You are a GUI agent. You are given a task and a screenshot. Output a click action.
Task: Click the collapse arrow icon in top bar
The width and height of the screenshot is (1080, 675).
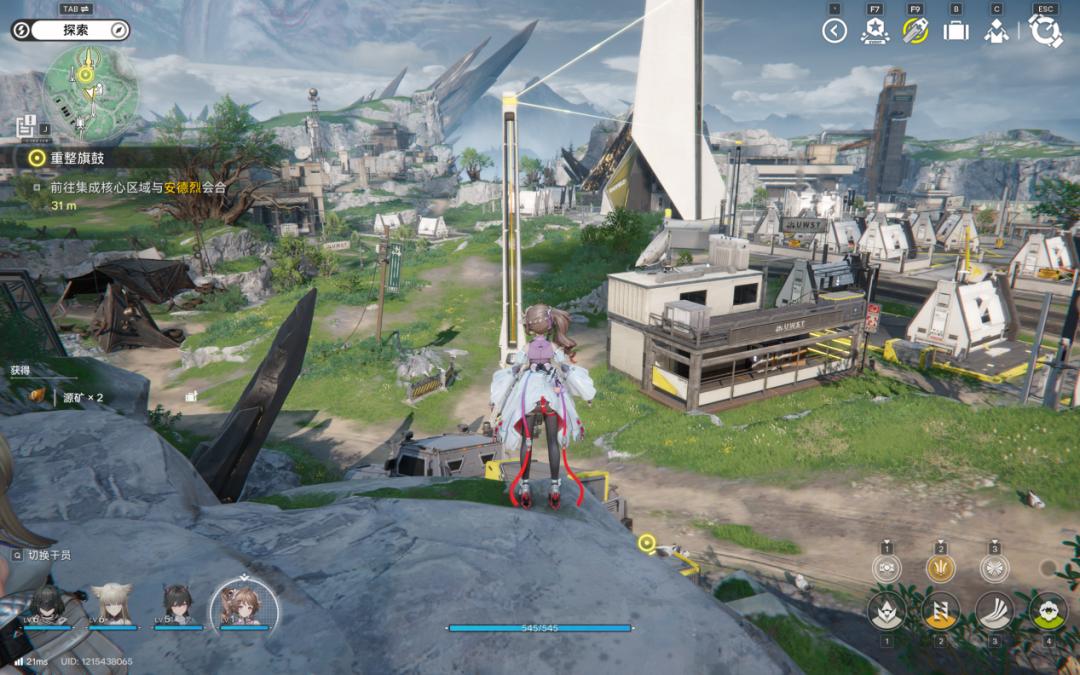[x=834, y=31]
